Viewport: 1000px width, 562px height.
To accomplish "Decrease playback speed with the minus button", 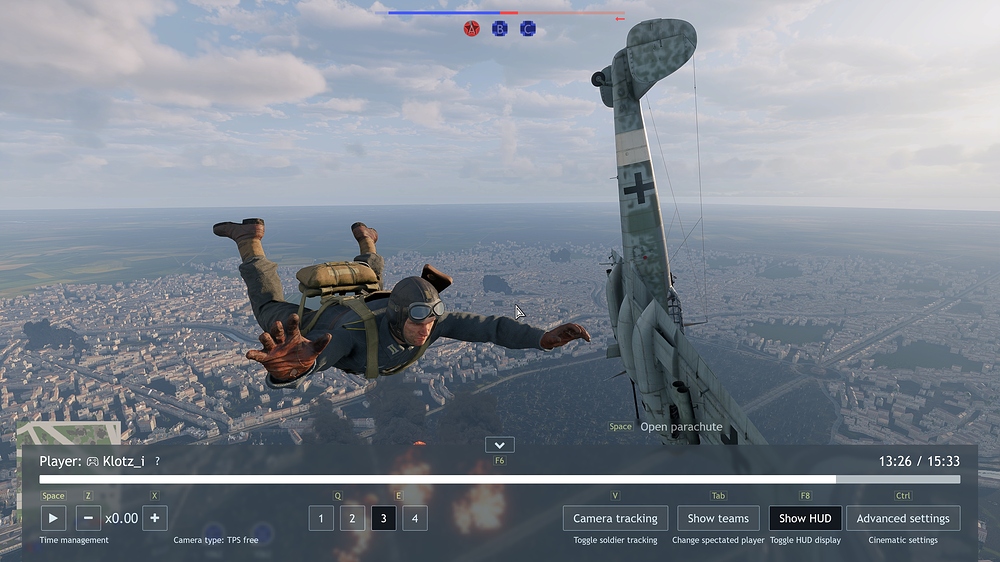I will tap(89, 518).
